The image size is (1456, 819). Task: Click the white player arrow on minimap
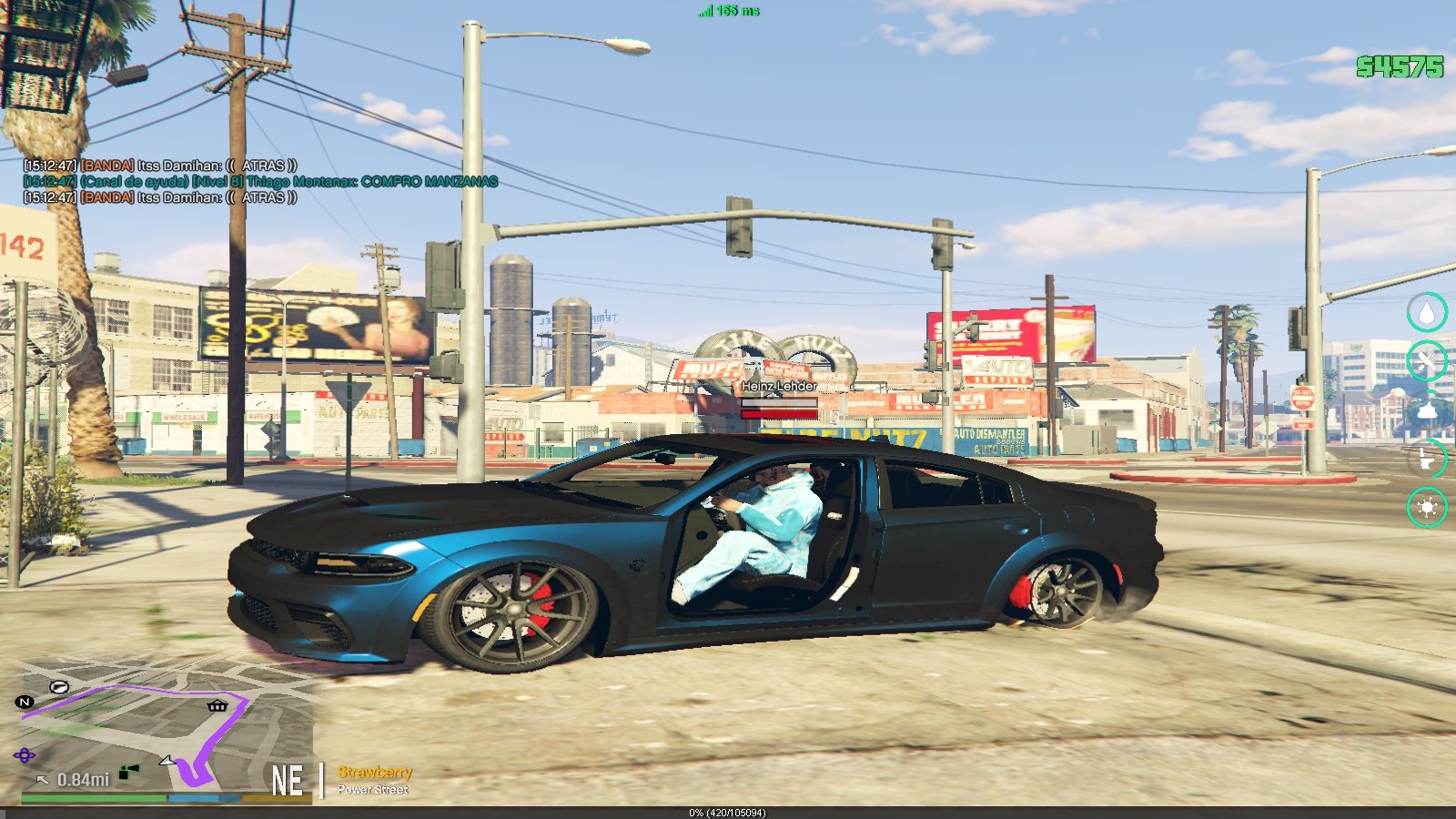(167, 760)
